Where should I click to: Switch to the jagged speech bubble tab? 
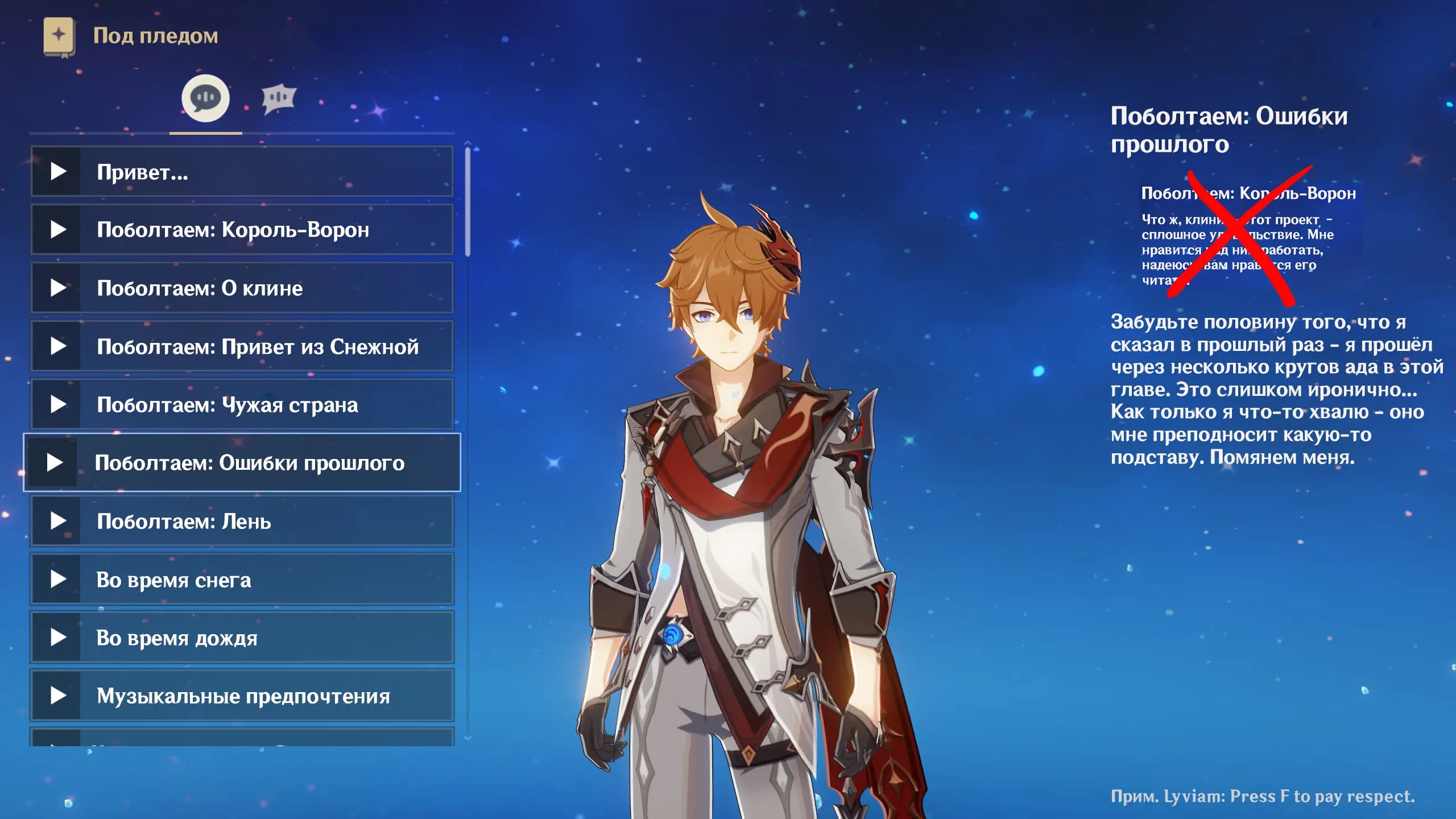(279, 98)
